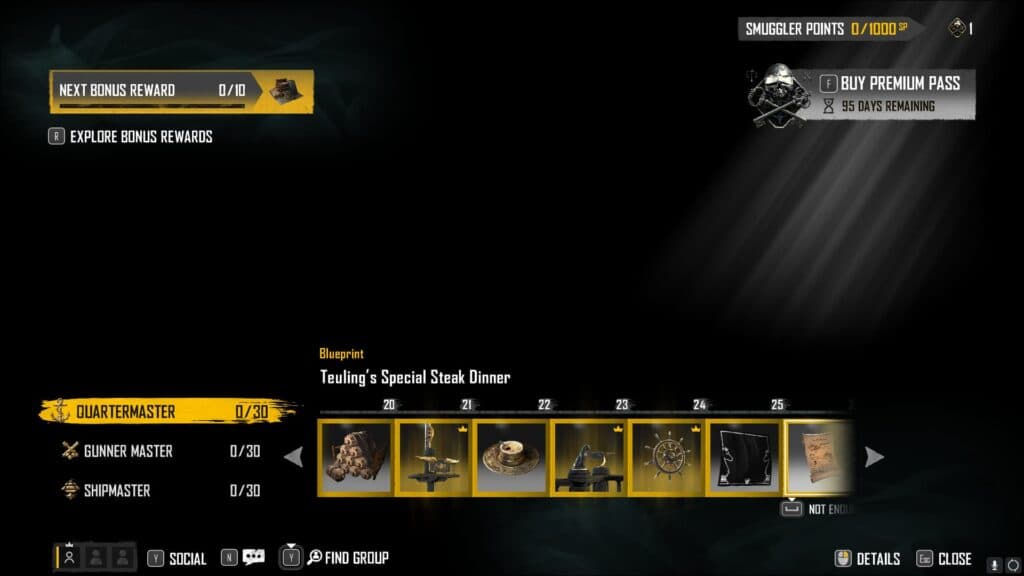Viewport: 1024px width, 576px height.
Task: Select the steak dinner plate reward
Action: [512, 457]
